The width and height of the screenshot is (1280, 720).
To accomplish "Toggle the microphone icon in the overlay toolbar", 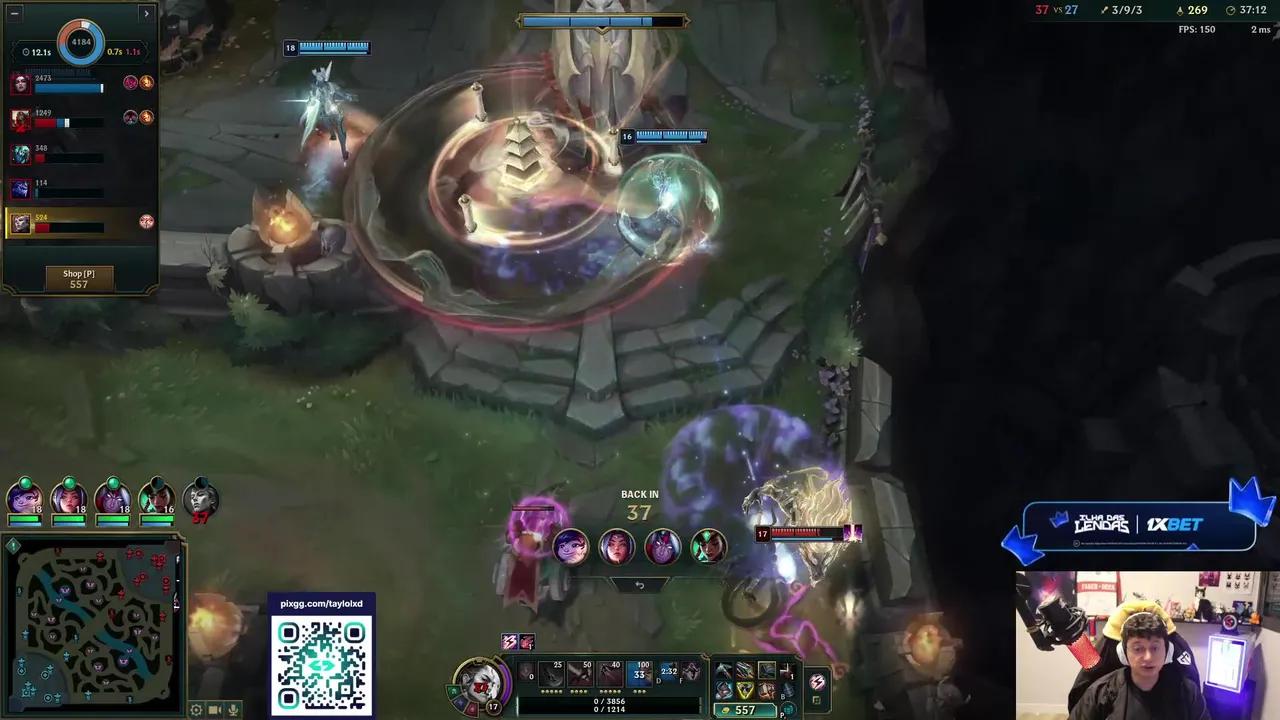I will 232,710.
